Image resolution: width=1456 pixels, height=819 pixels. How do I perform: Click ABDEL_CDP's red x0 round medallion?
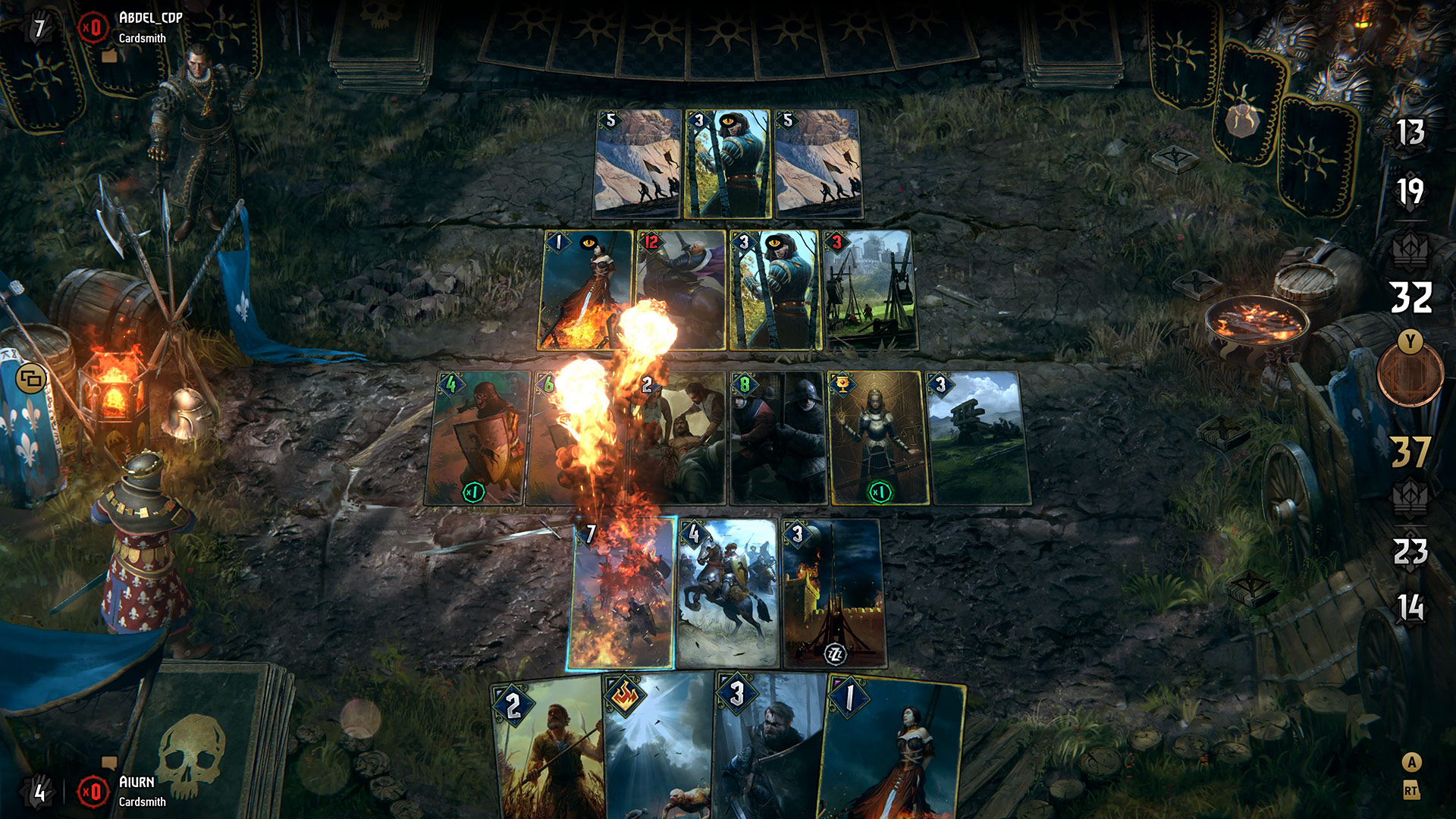pyautogui.click(x=93, y=29)
